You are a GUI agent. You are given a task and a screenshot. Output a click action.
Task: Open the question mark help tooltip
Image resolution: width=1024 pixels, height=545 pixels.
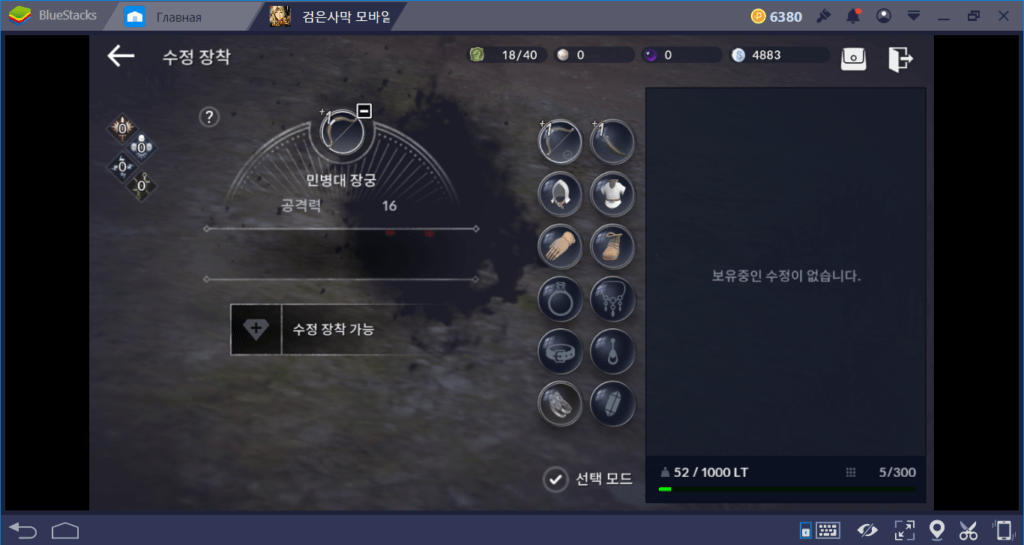click(x=209, y=117)
